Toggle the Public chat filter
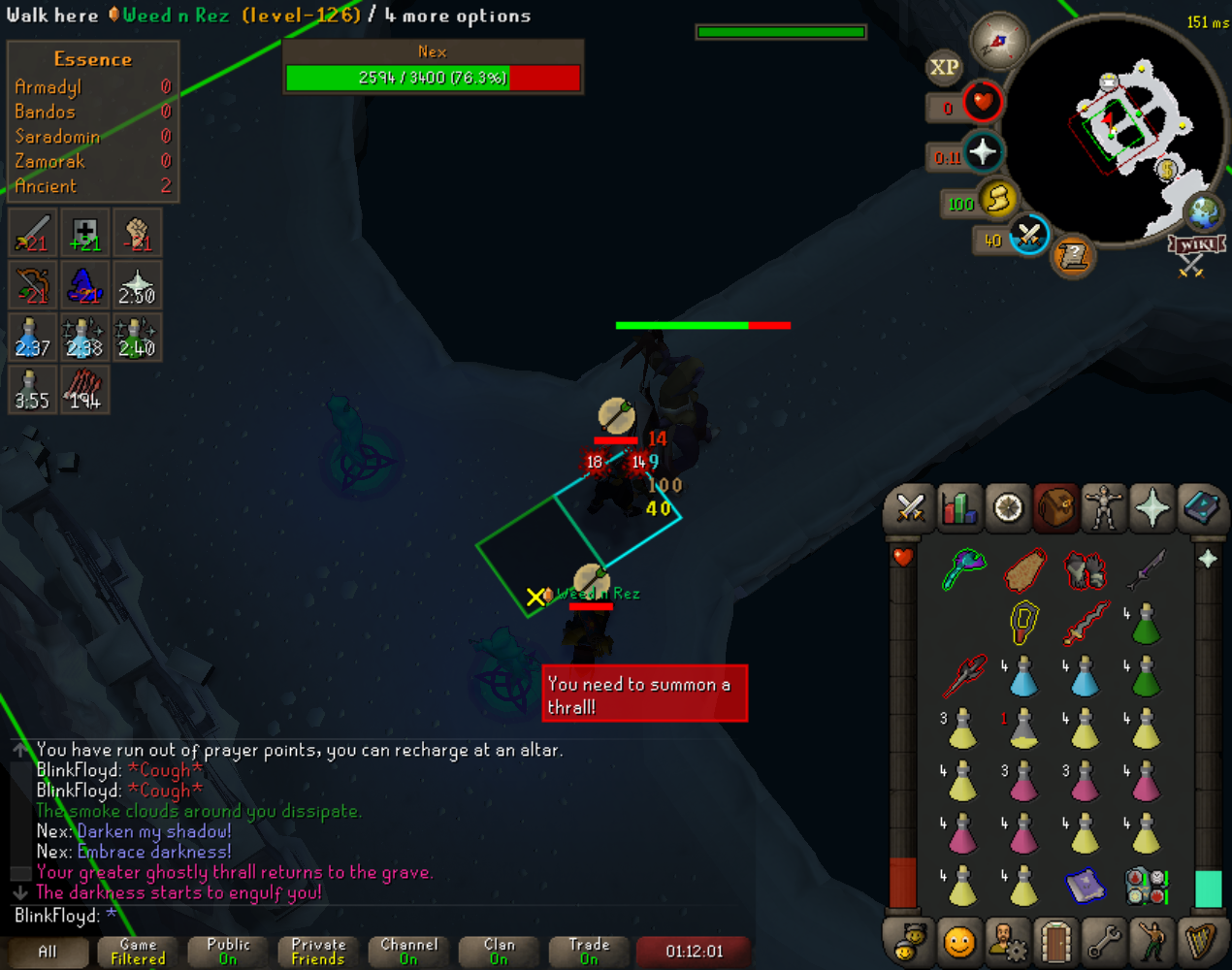The image size is (1232, 970). (x=228, y=951)
